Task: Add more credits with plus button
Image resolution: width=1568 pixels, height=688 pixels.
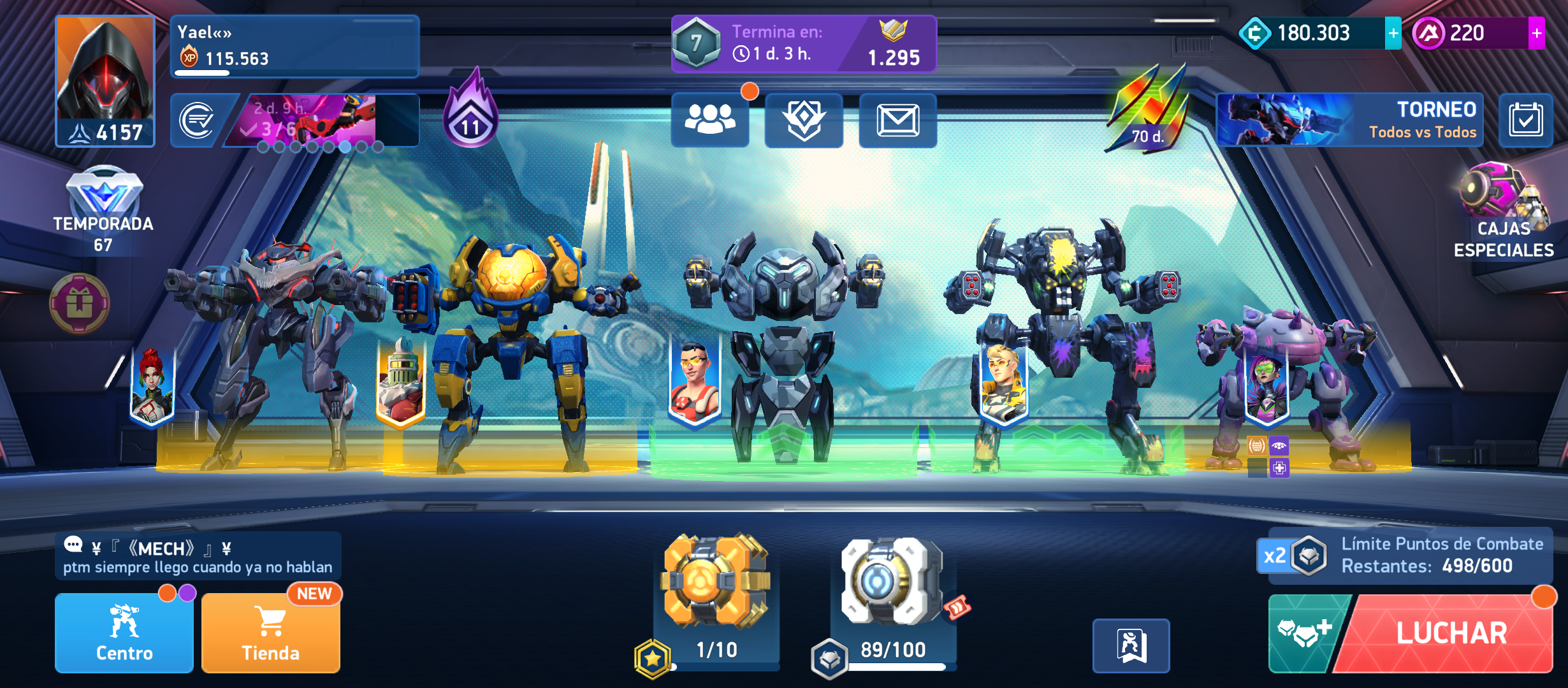Action: (1393, 33)
